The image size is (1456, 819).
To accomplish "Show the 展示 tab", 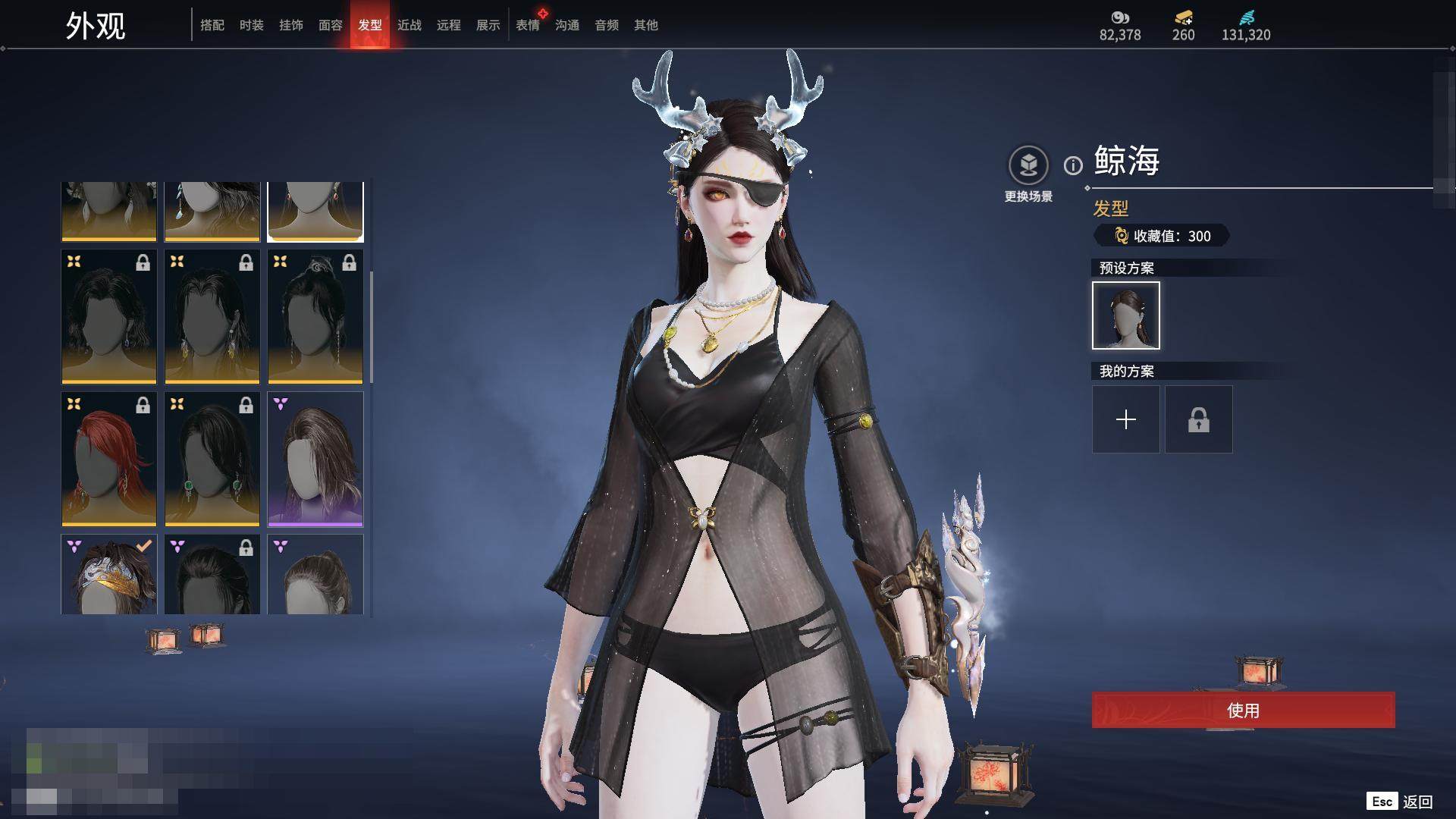I will [x=488, y=25].
